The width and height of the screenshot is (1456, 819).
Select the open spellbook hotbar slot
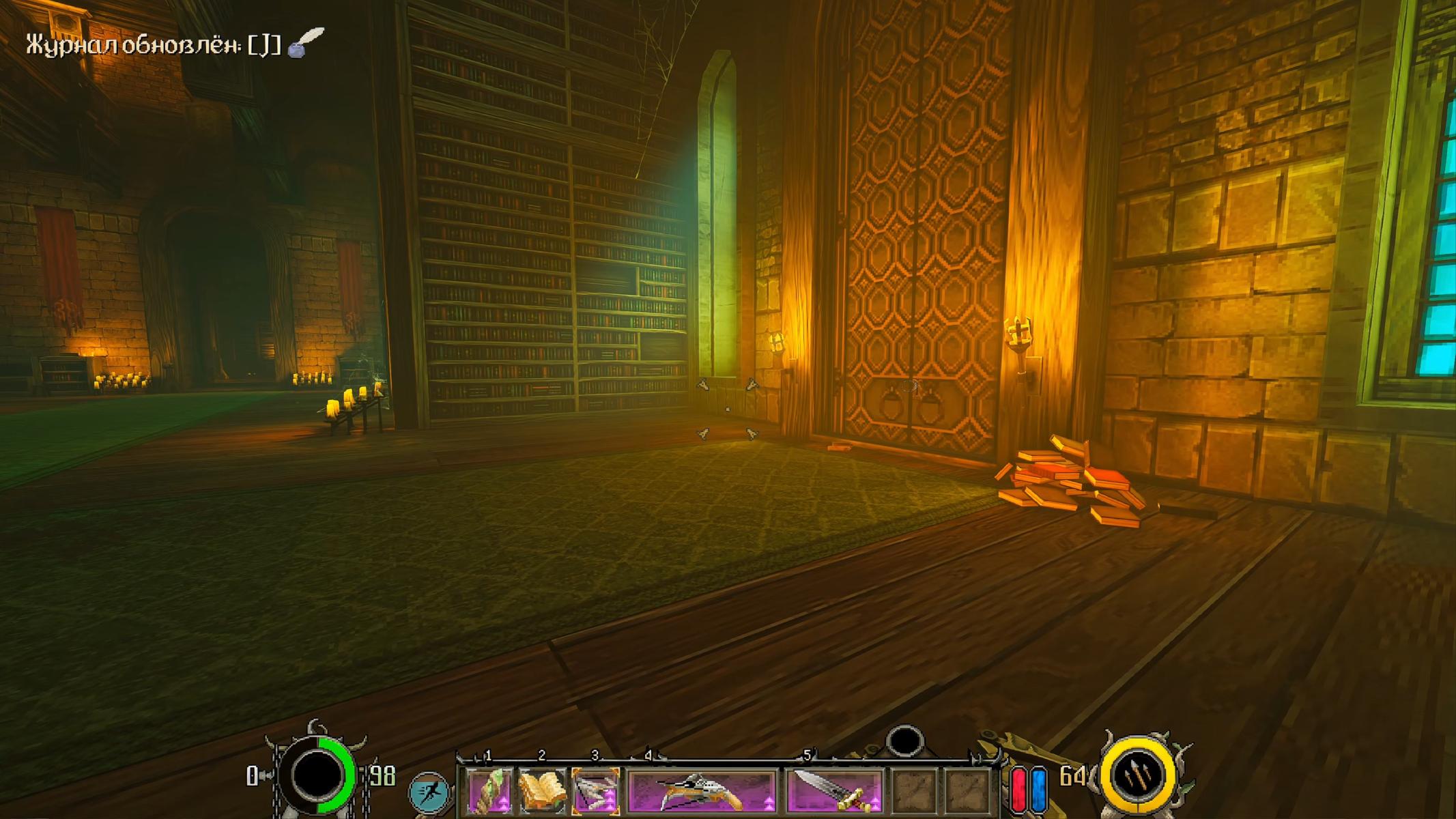click(x=542, y=792)
